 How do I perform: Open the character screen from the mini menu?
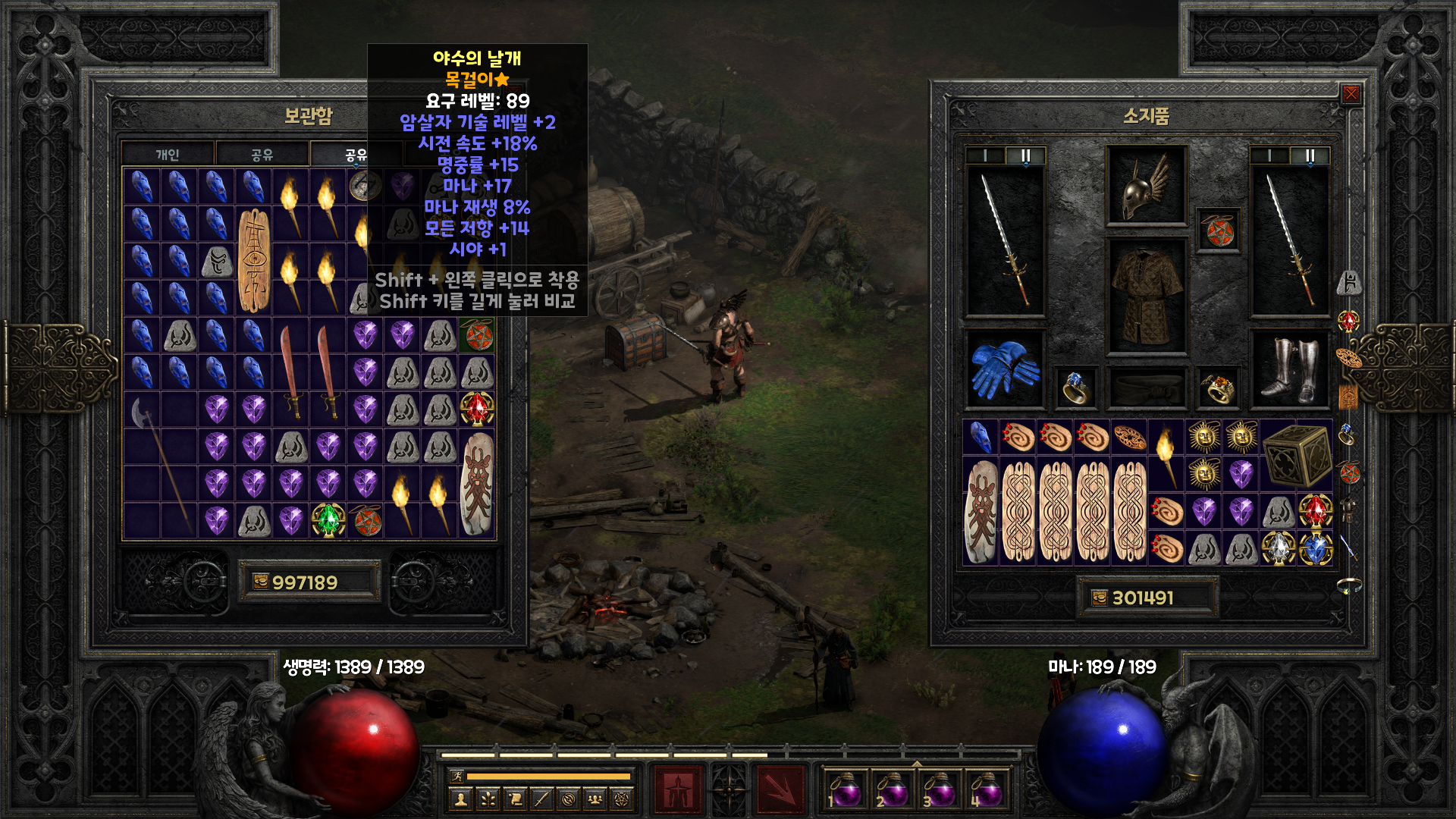460,799
